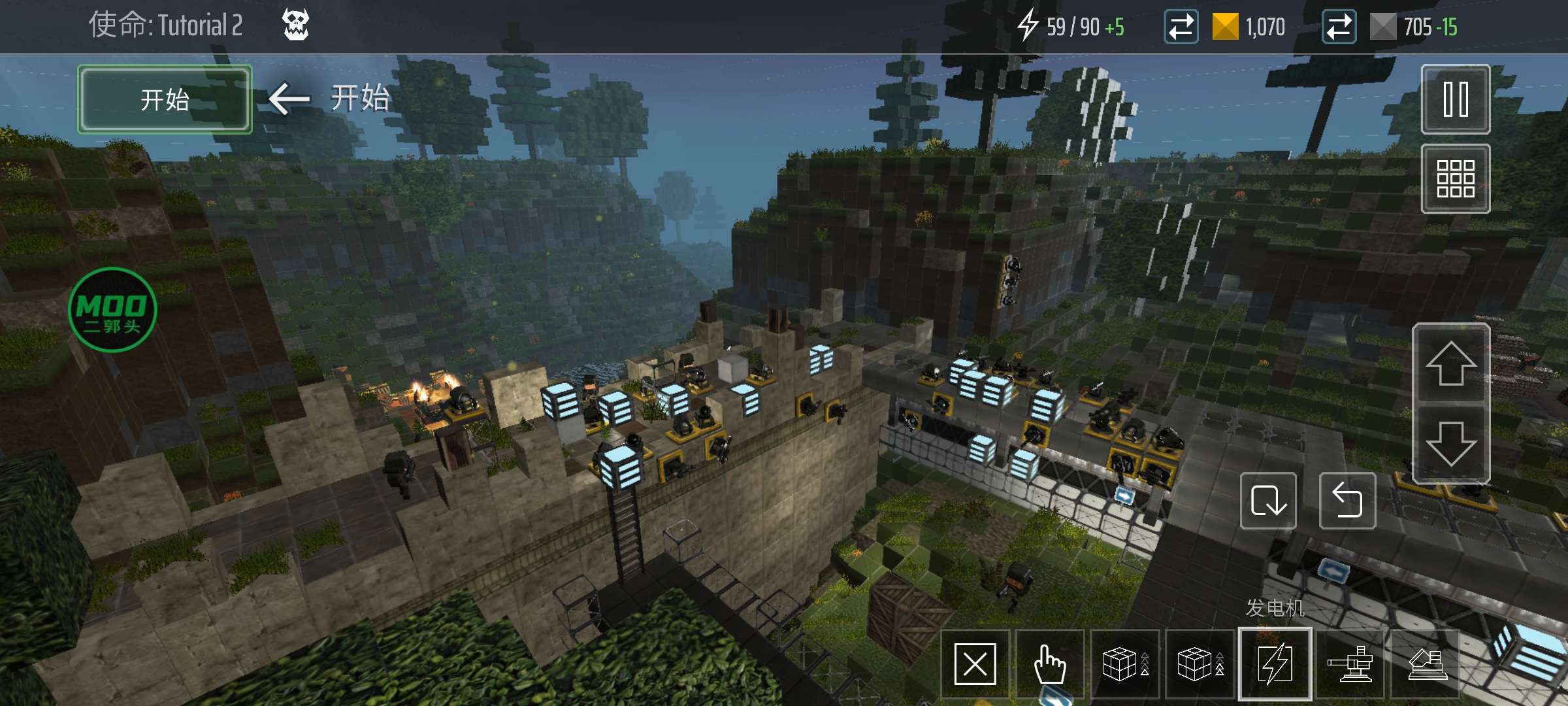Image resolution: width=1568 pixels, height=706 pixels.
Task: Click the exchange arrows beside the gold resource
Action: (x=1181, y=27)
